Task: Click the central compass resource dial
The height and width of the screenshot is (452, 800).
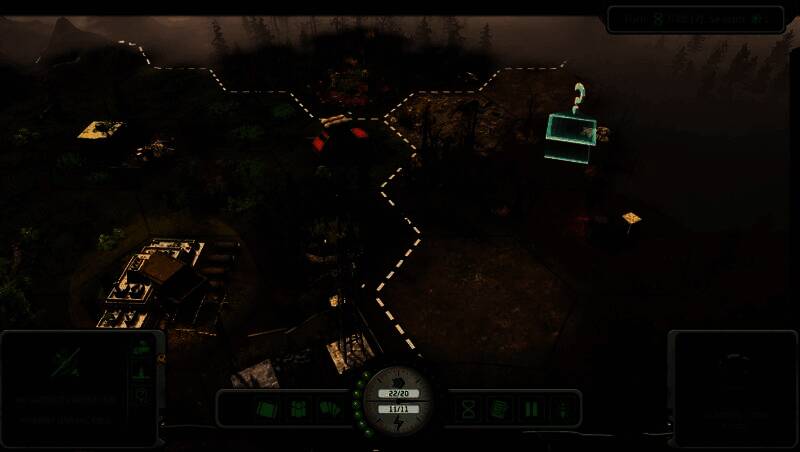Action: click(x=398, y=401)
